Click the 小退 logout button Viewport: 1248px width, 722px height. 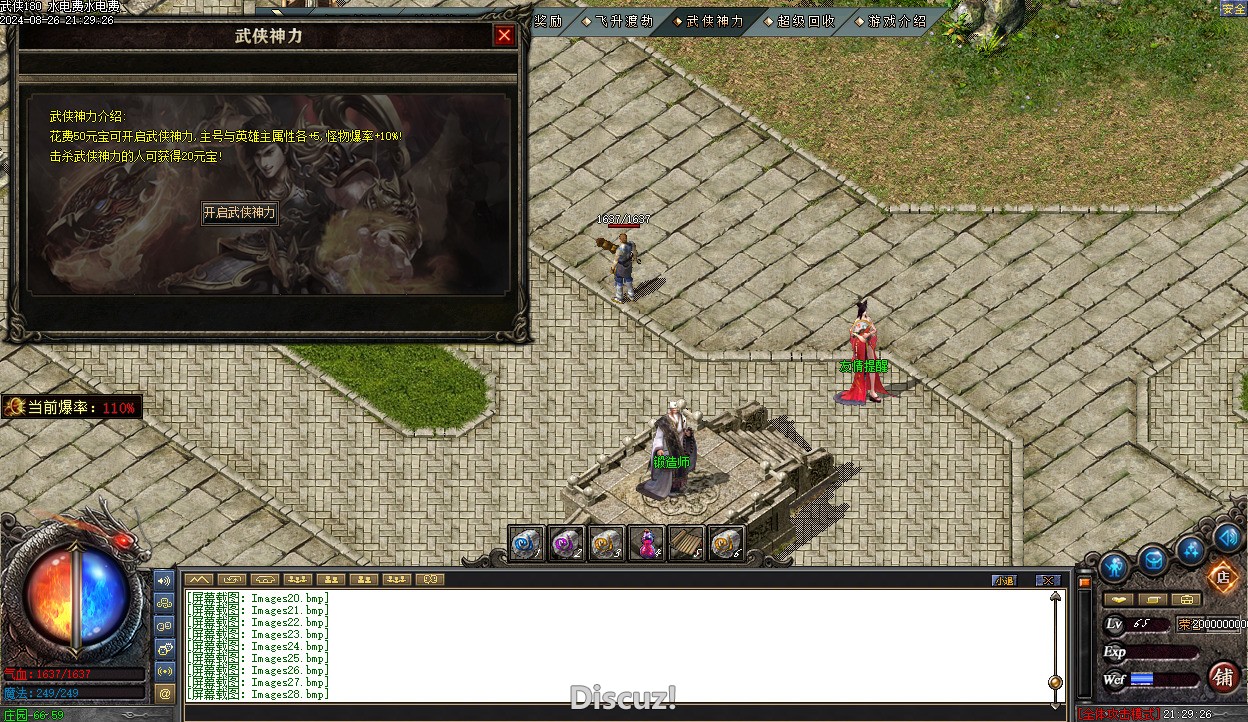click(1003, 580)
